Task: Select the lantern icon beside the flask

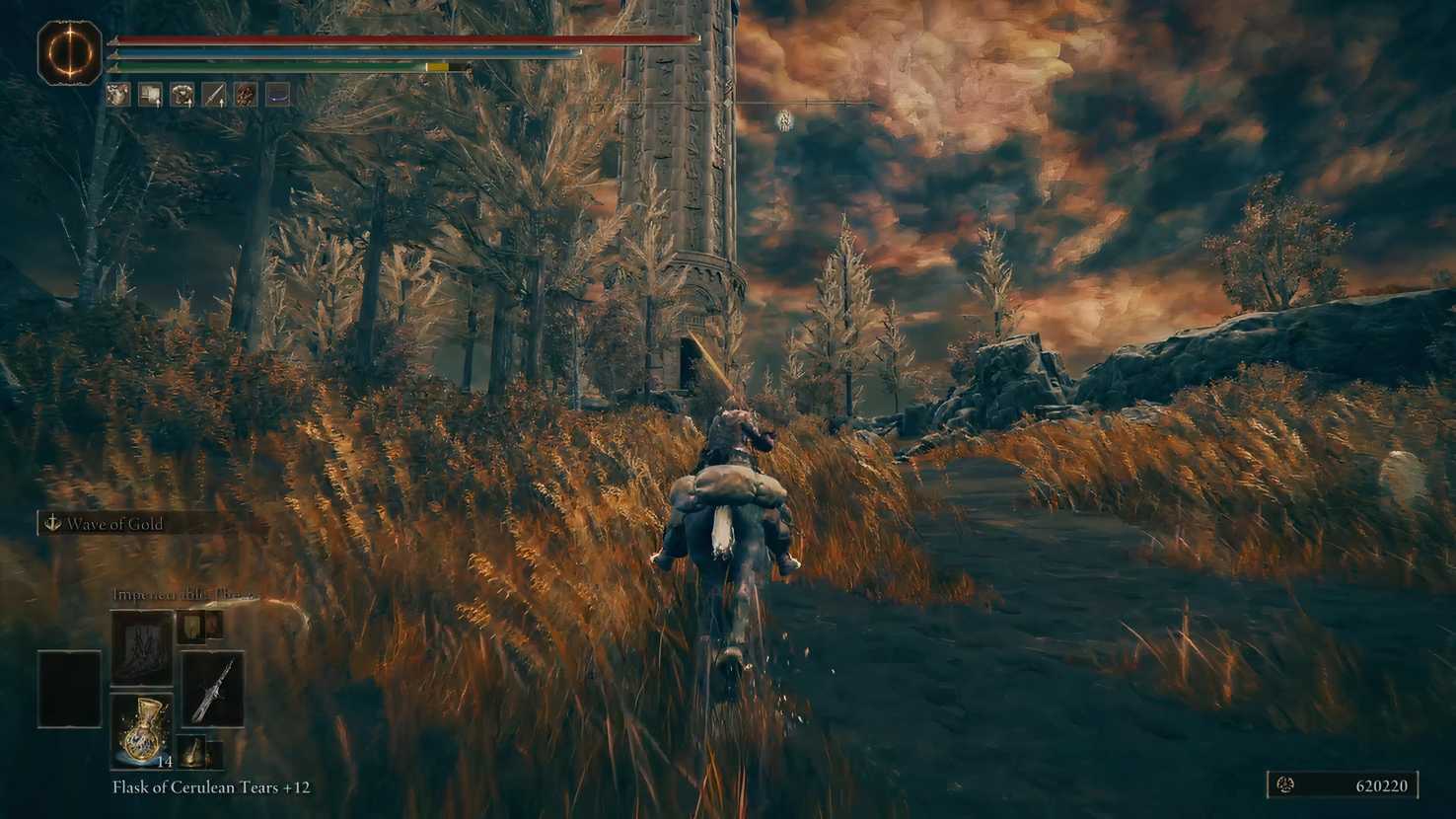Action: tap(194, 755)
